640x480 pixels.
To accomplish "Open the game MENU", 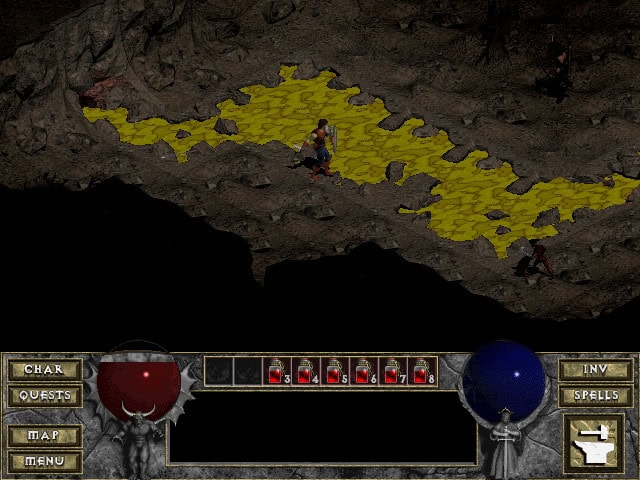I will (44, 461).
